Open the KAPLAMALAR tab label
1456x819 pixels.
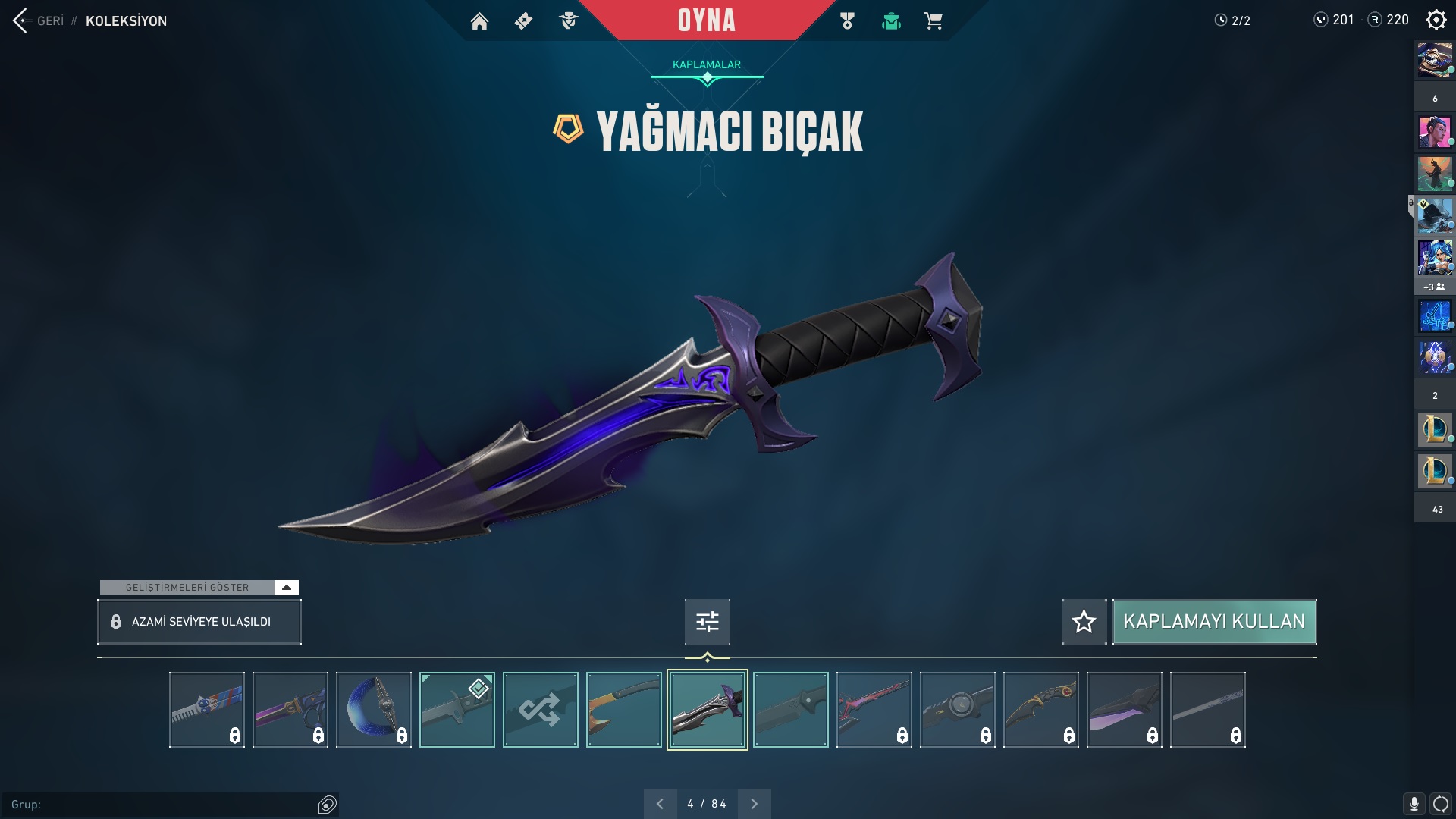coord(706,64)
